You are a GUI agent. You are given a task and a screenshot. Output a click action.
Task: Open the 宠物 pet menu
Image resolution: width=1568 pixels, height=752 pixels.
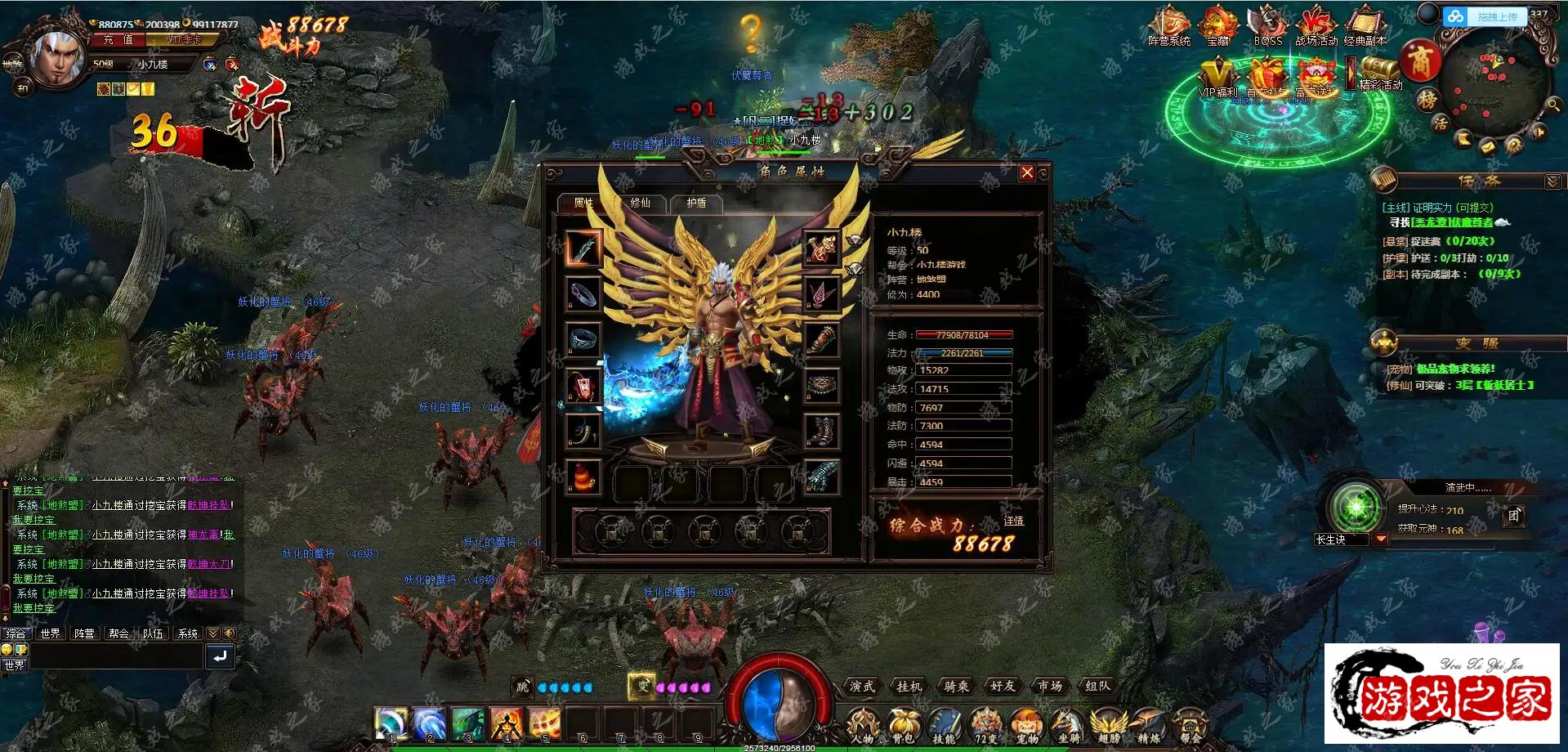coord(1027,726)
